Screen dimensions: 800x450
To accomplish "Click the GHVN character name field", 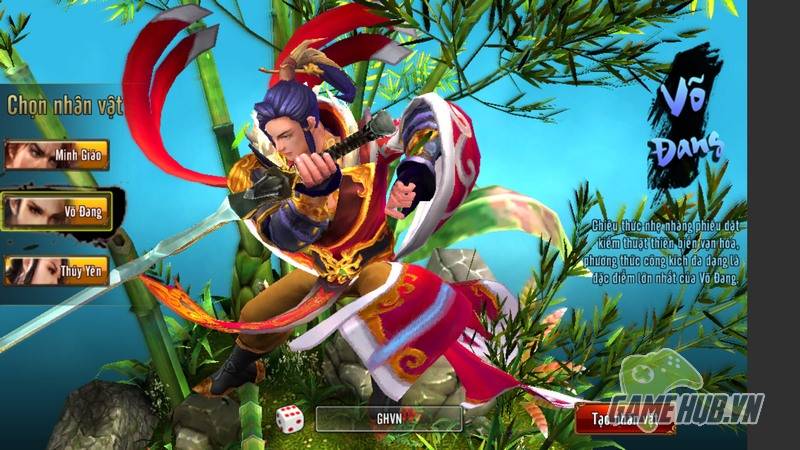I will tap(388, 419).
